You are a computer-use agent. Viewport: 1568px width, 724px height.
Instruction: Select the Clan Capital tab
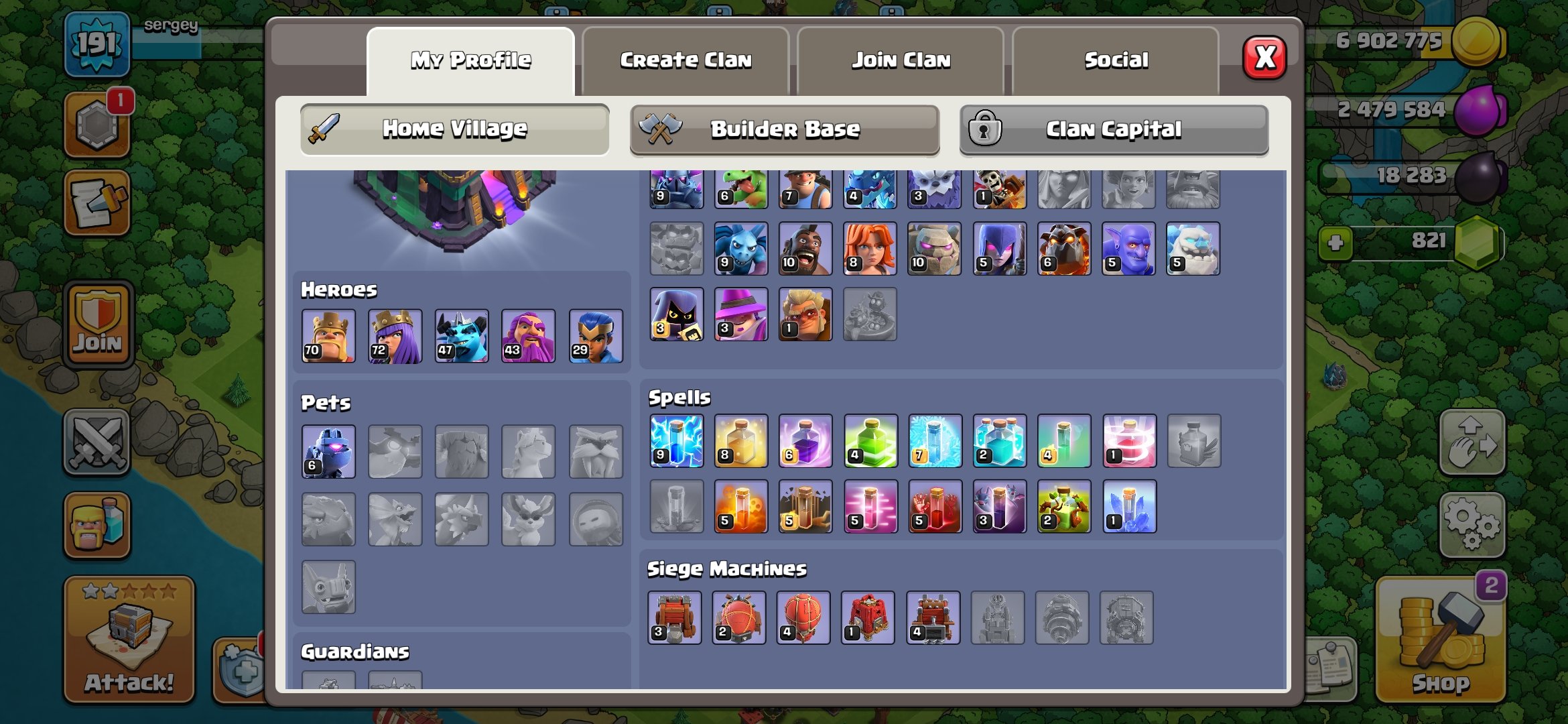pyautogui.click(x=1112, y=129)
